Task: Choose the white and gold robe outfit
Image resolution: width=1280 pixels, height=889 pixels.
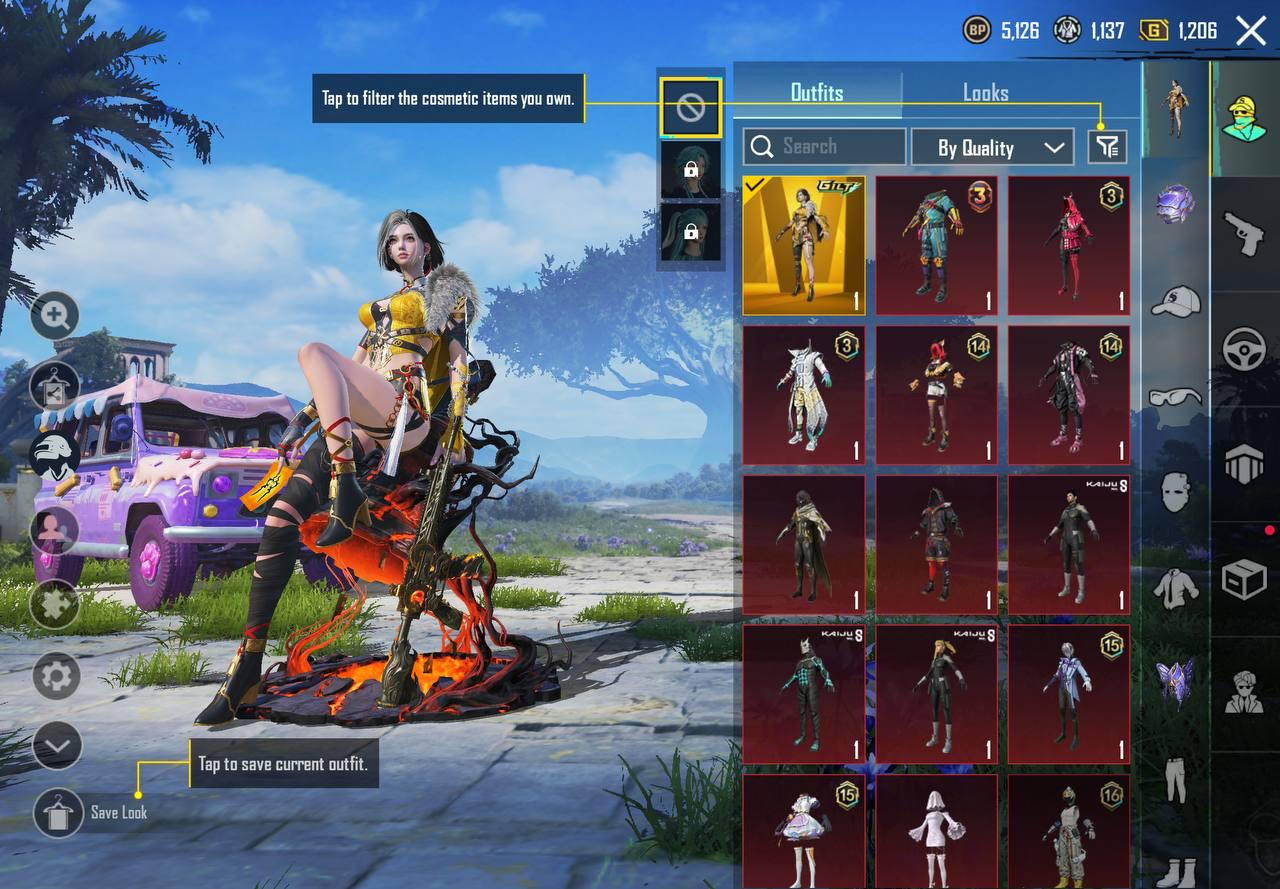Action: pyautogui.click(x=803, y=395)
